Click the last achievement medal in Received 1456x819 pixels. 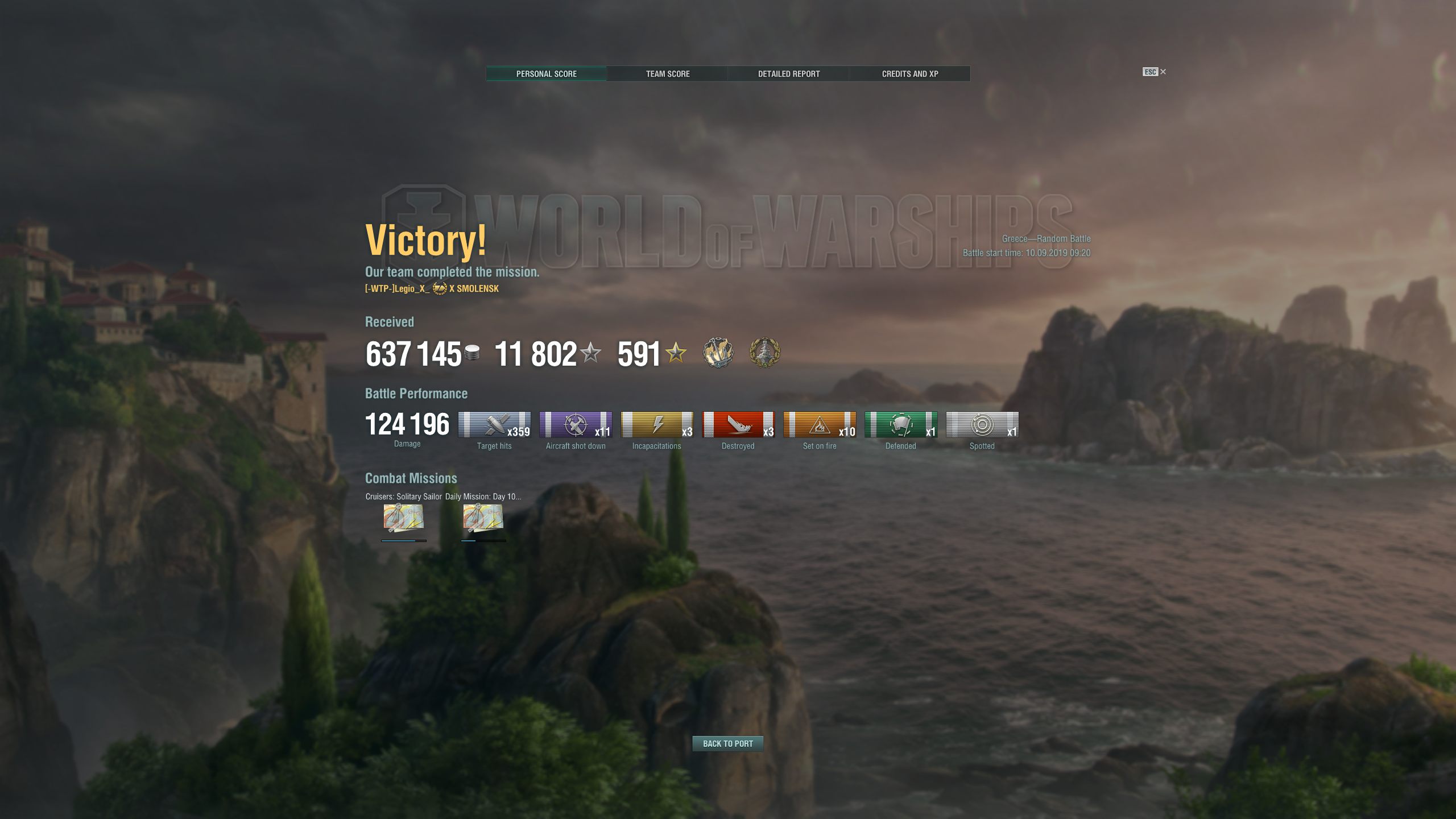coord(764,353)
